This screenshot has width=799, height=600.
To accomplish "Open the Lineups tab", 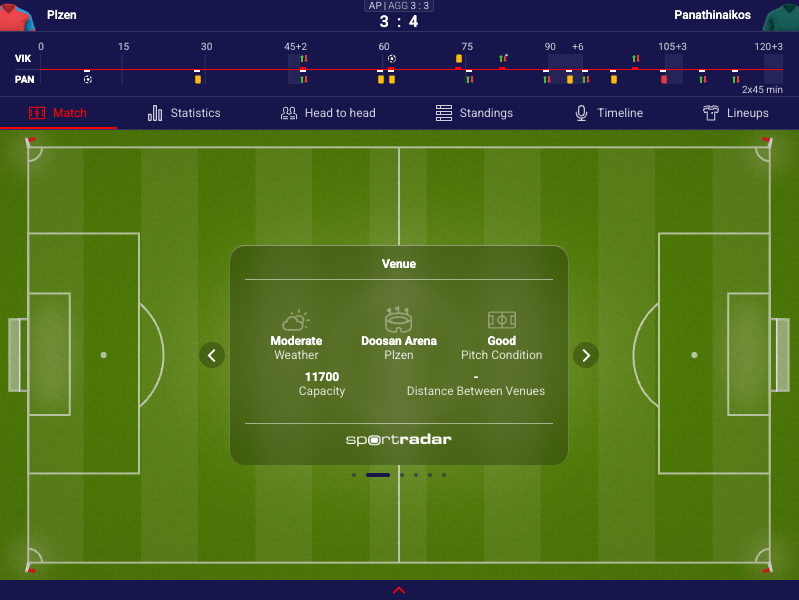I will pyautogui.click(x=735, y=113).
